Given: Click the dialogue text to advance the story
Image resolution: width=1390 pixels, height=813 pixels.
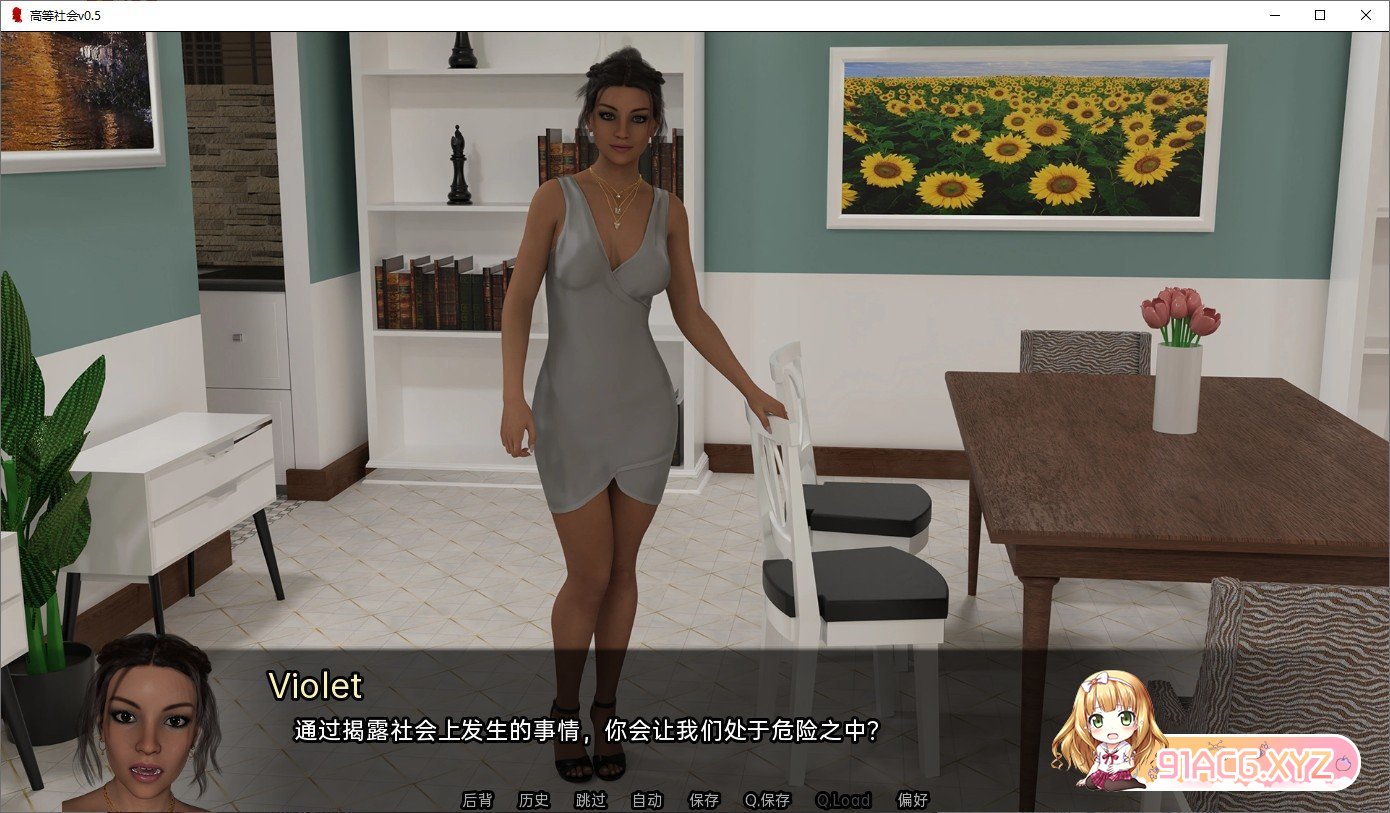Looking at the screenshot, I should (585, 730).
